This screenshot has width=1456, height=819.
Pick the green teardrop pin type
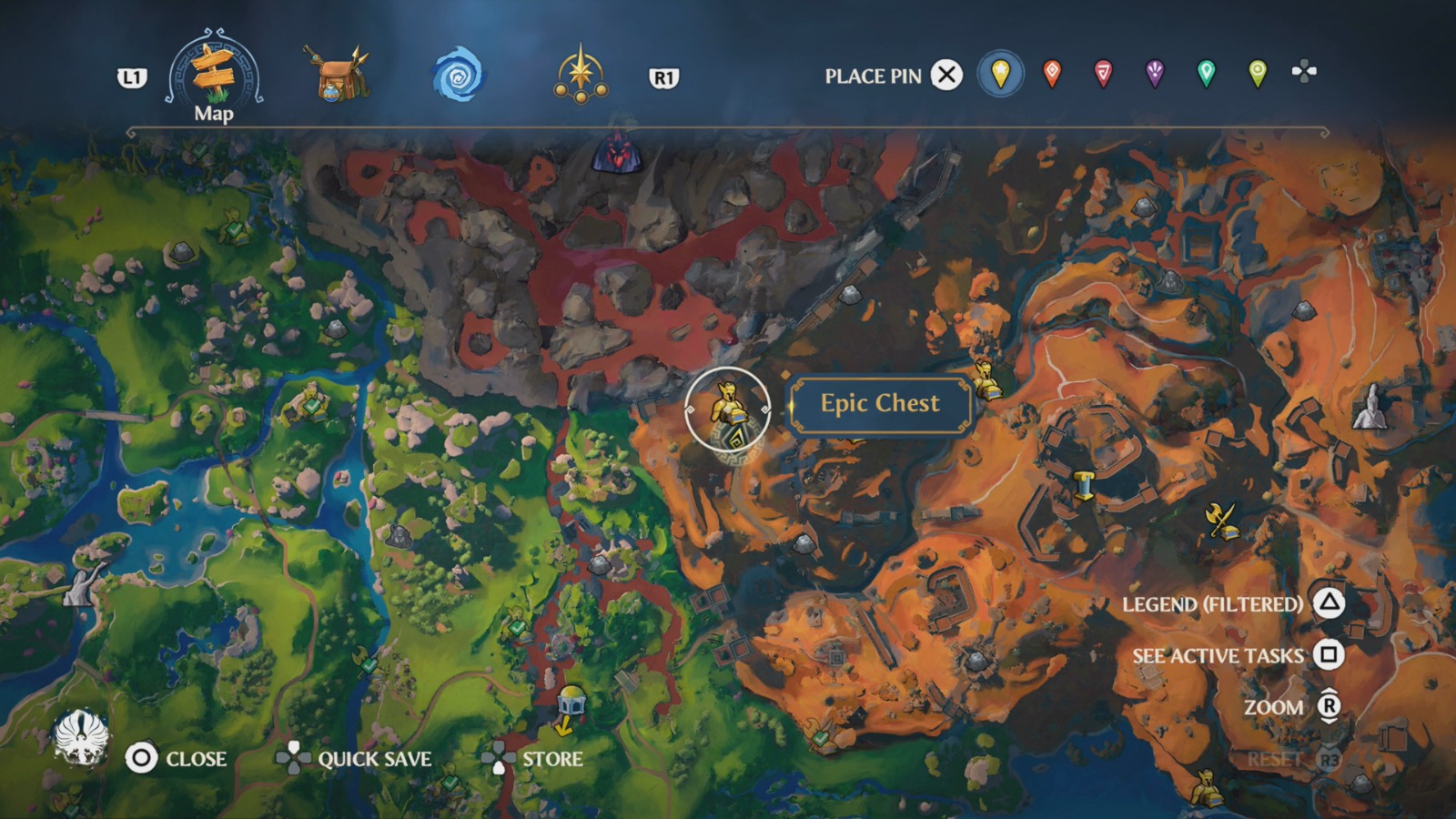(1206, 76)
